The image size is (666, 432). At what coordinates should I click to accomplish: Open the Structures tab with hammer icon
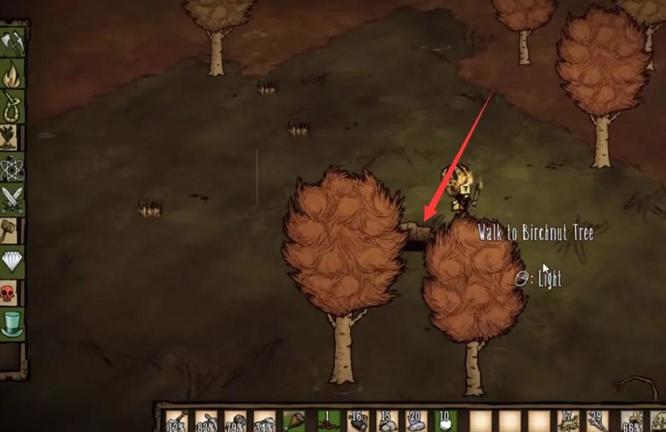pos(12,231)
